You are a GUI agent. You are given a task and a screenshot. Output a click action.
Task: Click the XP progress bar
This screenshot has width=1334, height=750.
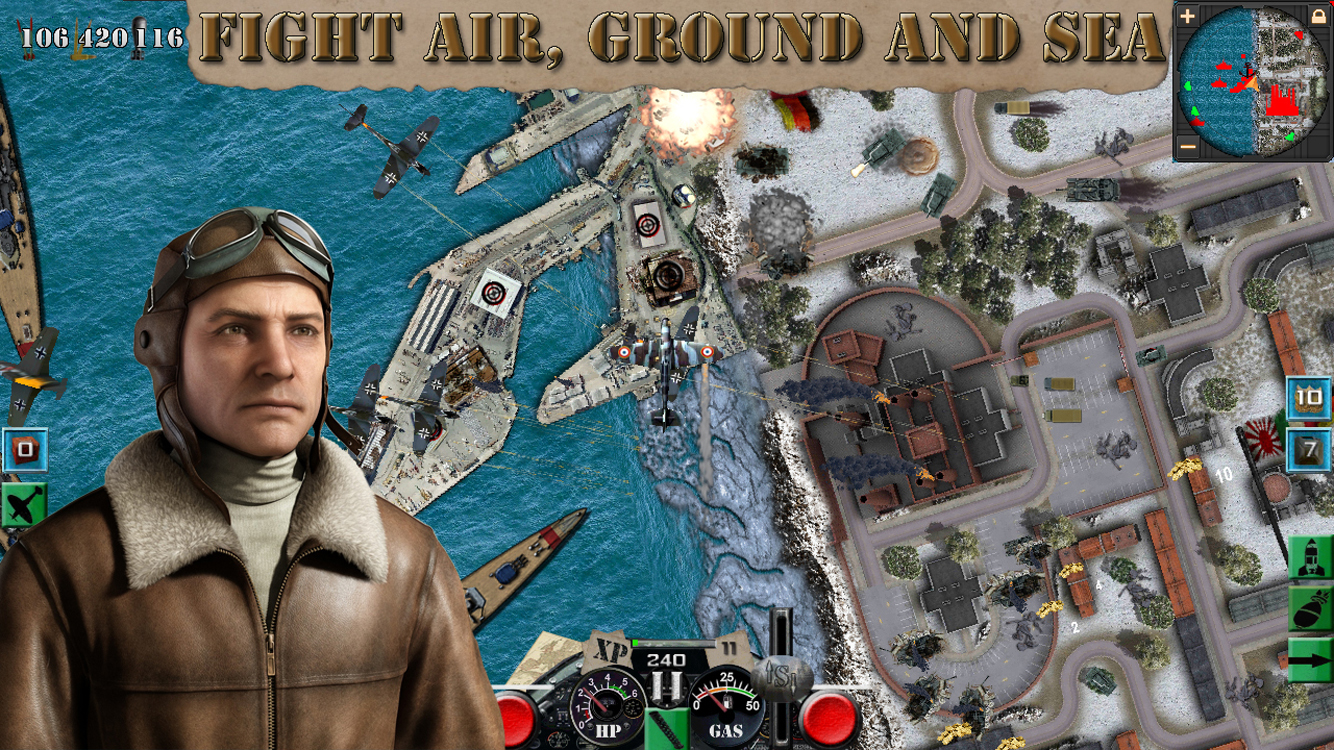tap(673, 643)
